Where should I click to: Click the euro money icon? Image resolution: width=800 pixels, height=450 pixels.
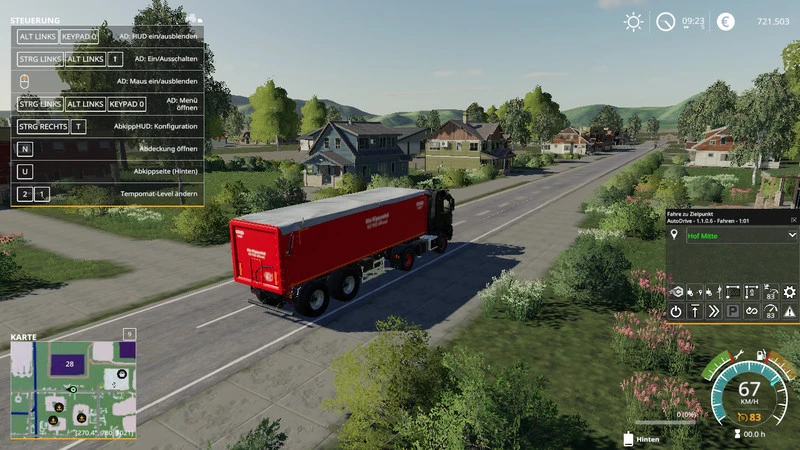725,21
